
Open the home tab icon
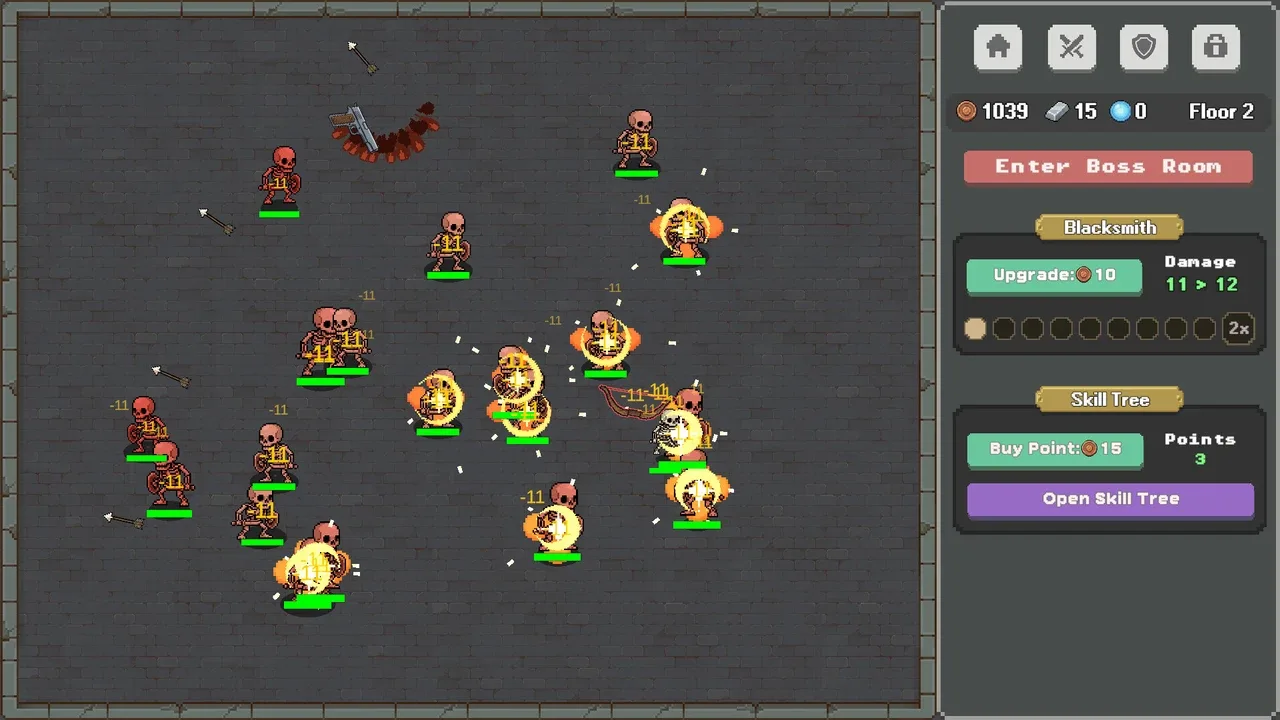tap(998, 47)
